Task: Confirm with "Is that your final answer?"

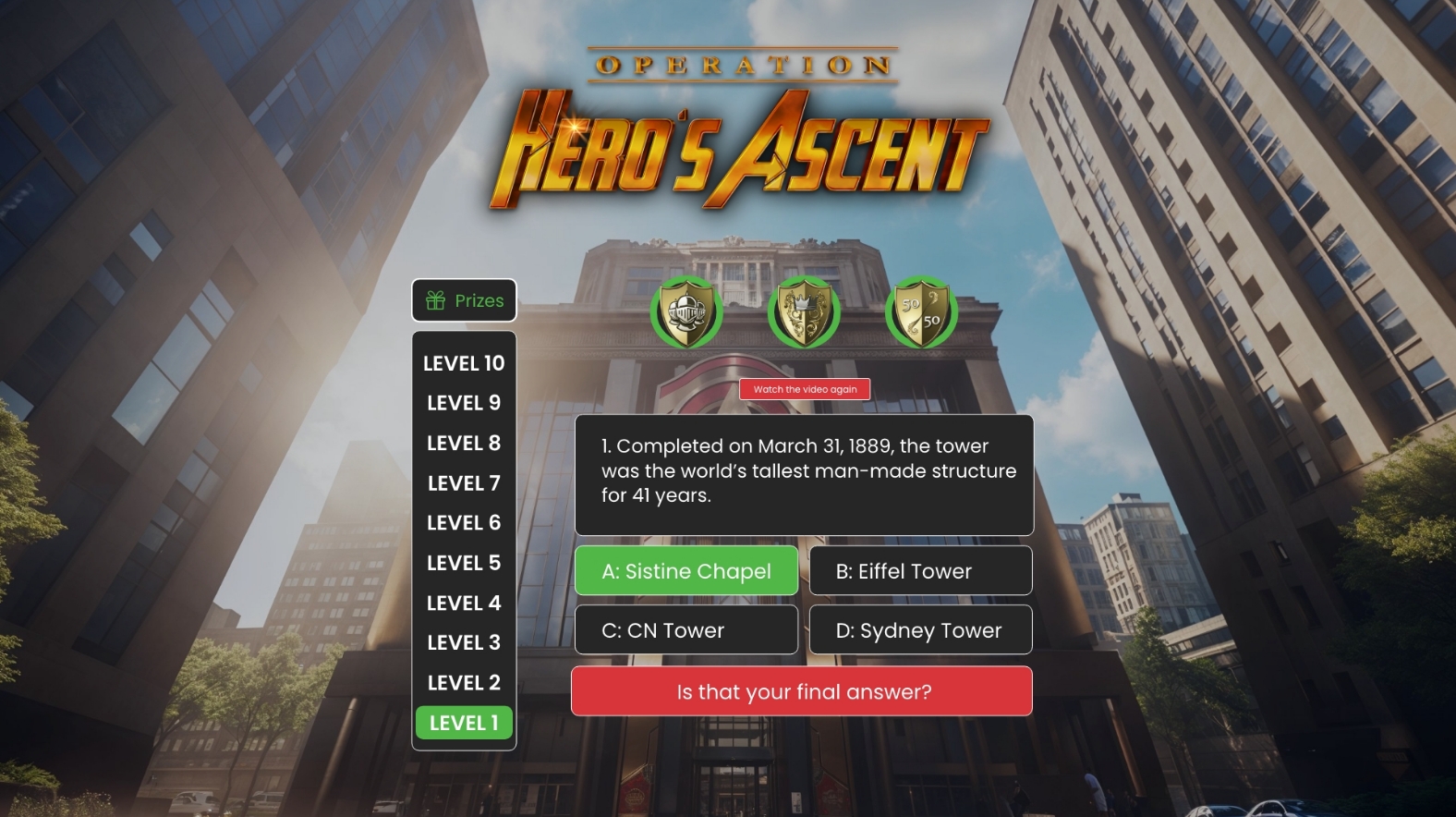Action: 802,691
